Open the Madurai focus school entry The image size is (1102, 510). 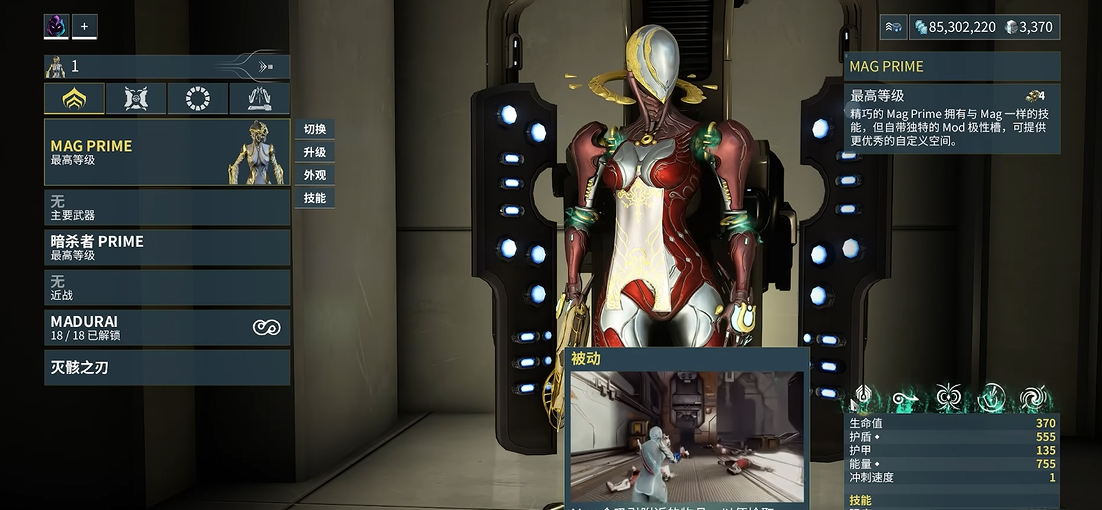166,327
